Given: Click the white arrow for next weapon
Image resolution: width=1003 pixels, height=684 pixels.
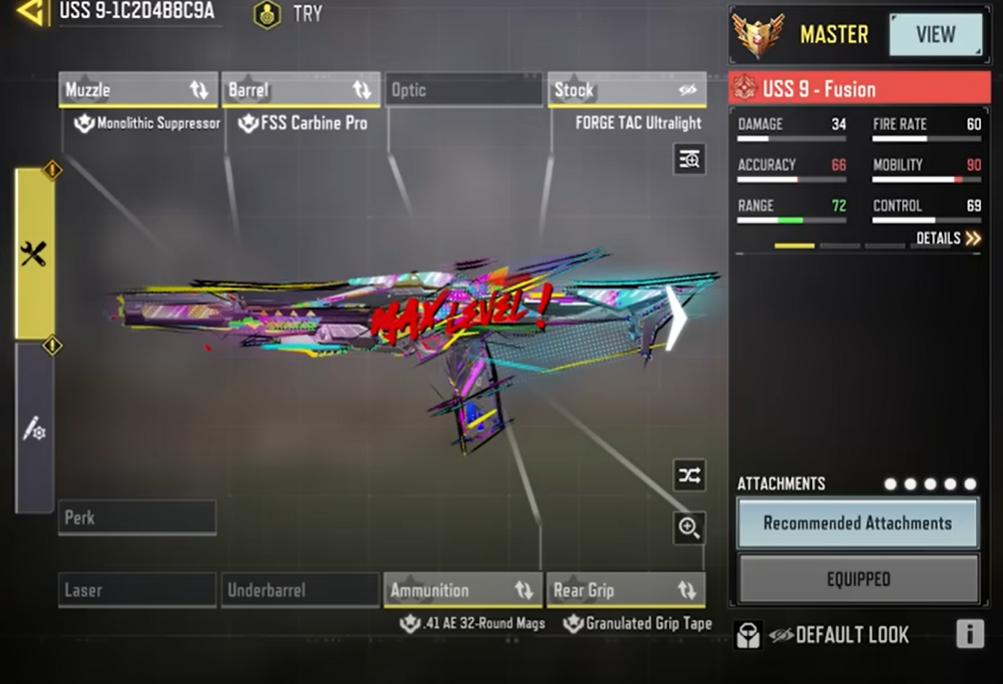Looking at the screenshot, I should 678,318.
